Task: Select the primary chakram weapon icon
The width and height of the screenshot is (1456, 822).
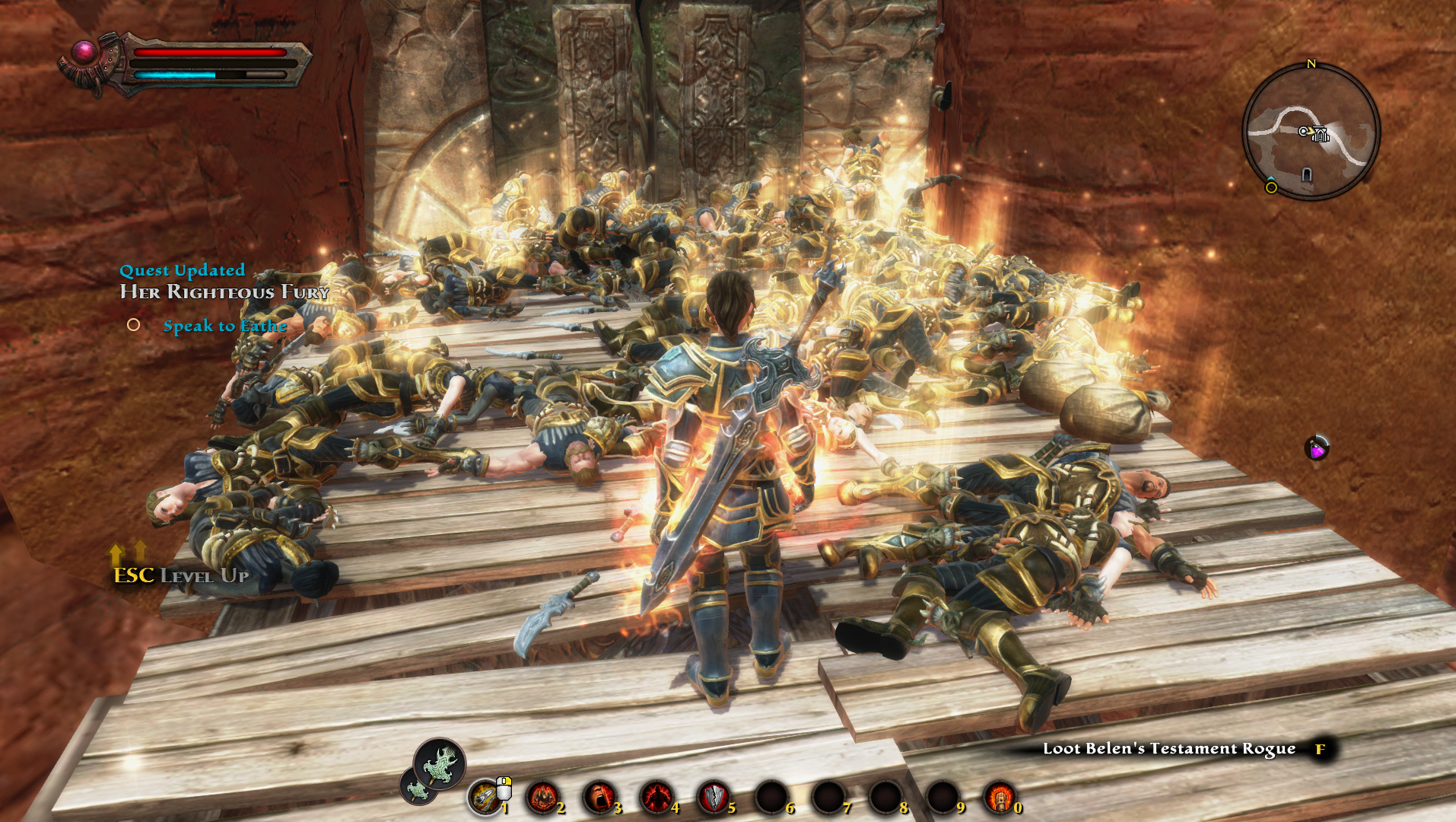Action: coord(440,763)
